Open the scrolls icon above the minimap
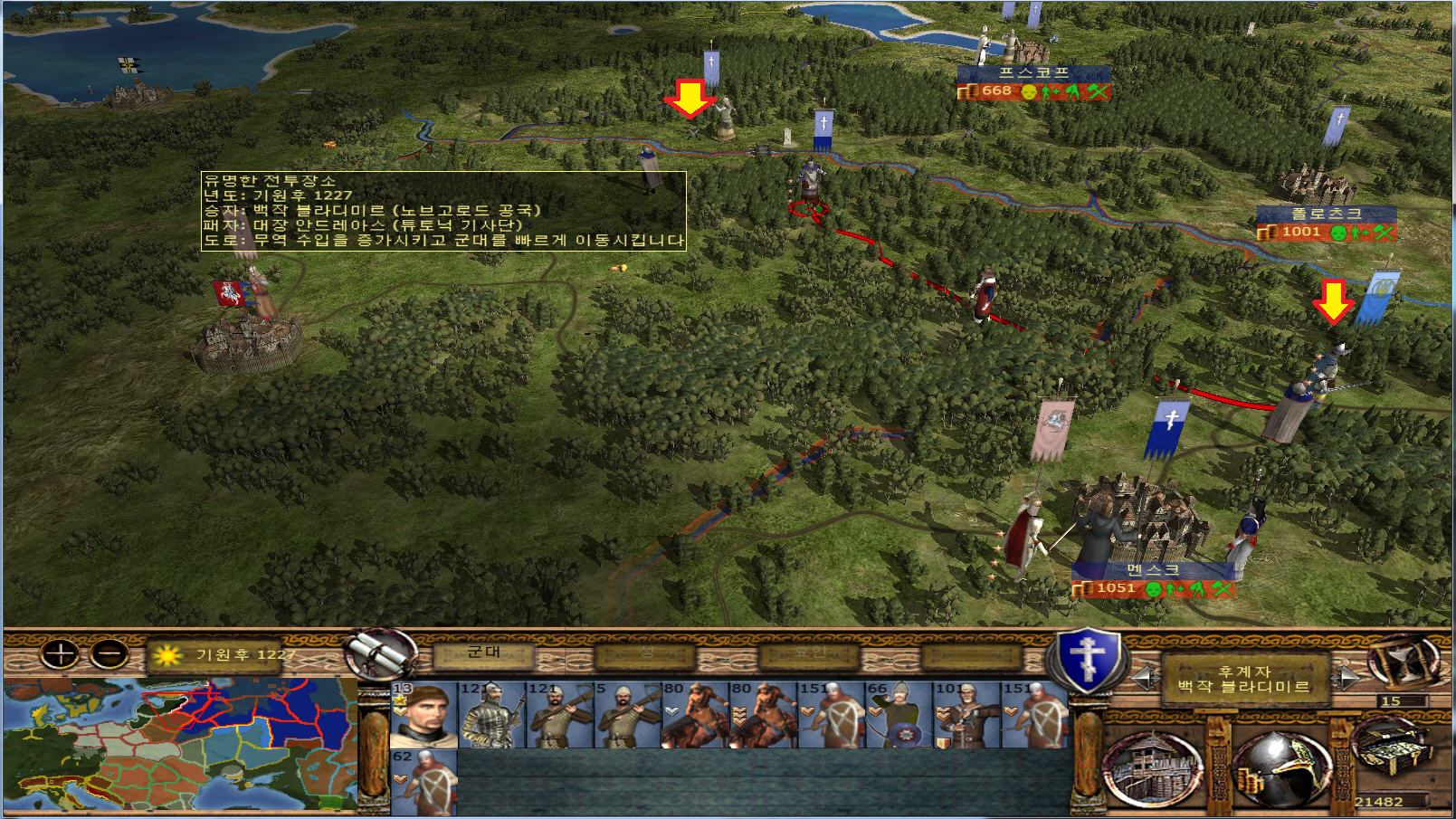The width and height of the screenshot is (1456, 819). [380, 653]
